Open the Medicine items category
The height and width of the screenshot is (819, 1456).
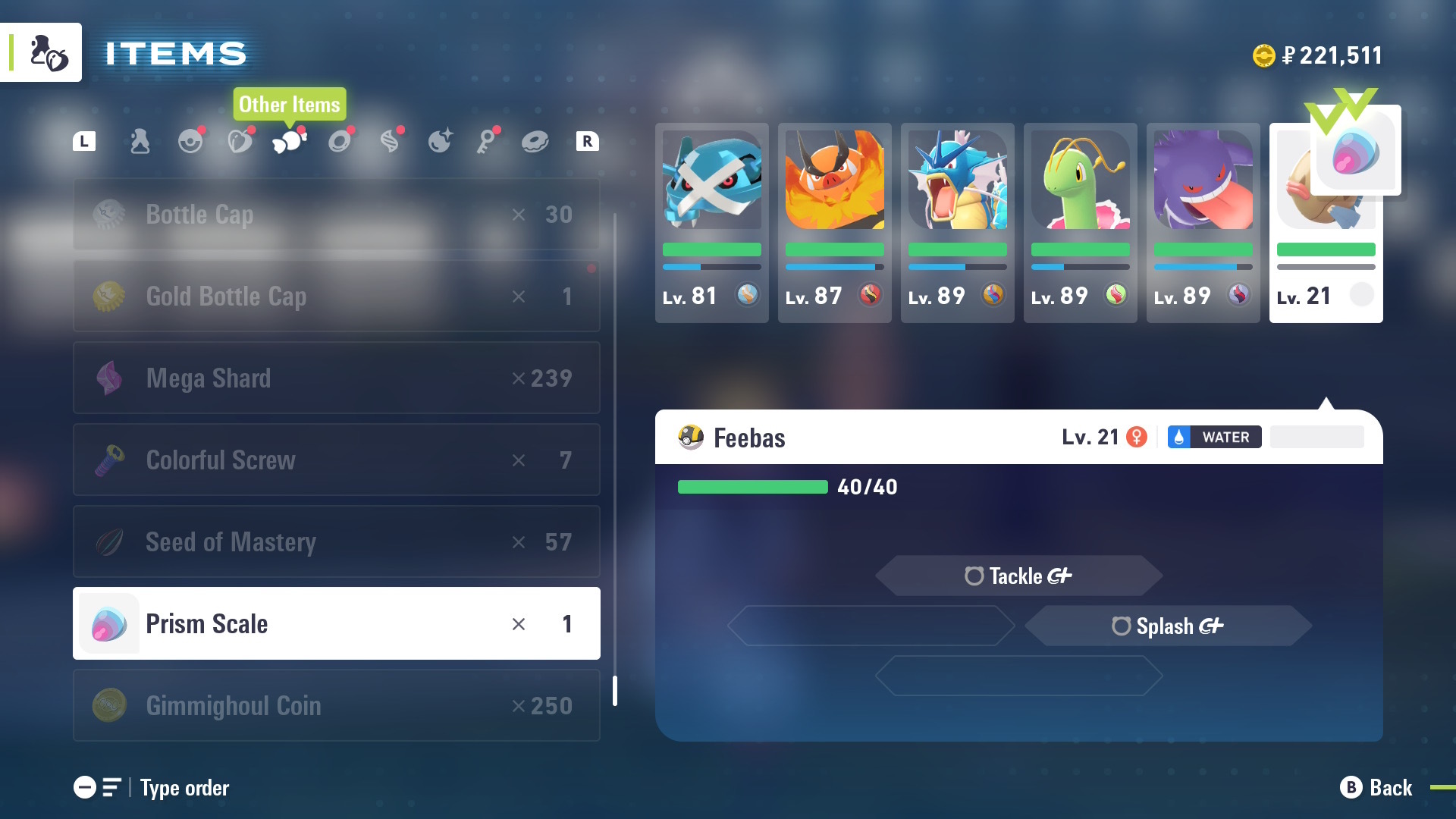pos(139,140)
